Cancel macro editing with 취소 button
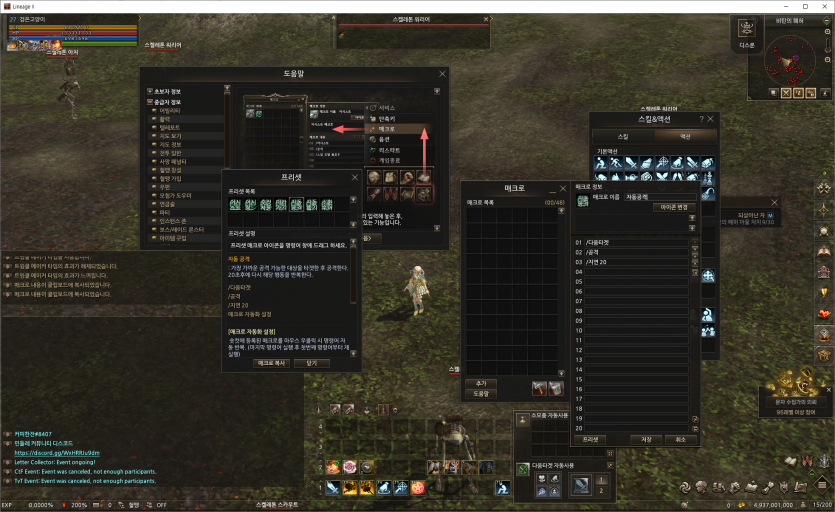Viewport: 835px width, 512px height. tap(680, 439)
